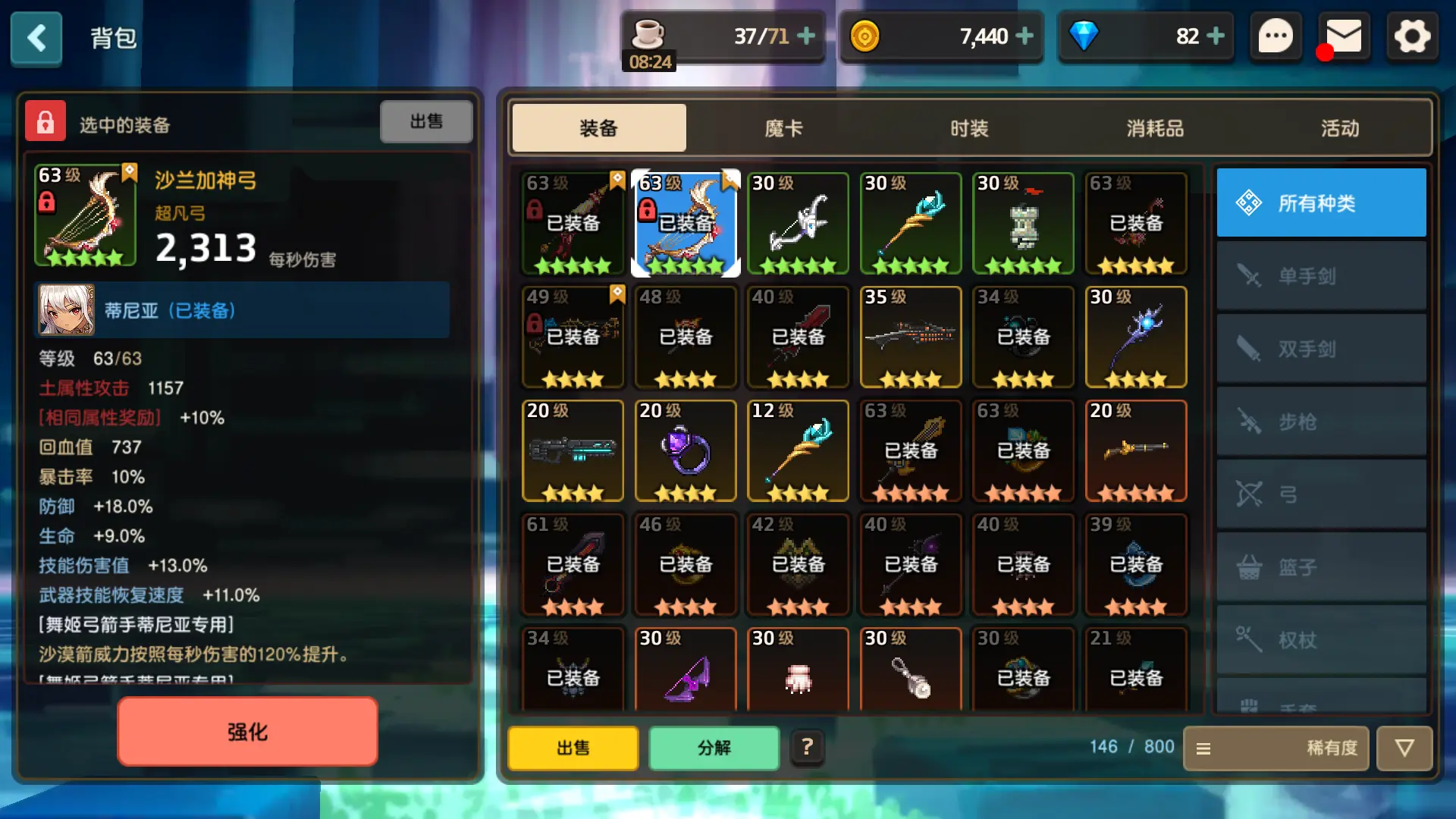Switch to the 时装 tab

969,128
